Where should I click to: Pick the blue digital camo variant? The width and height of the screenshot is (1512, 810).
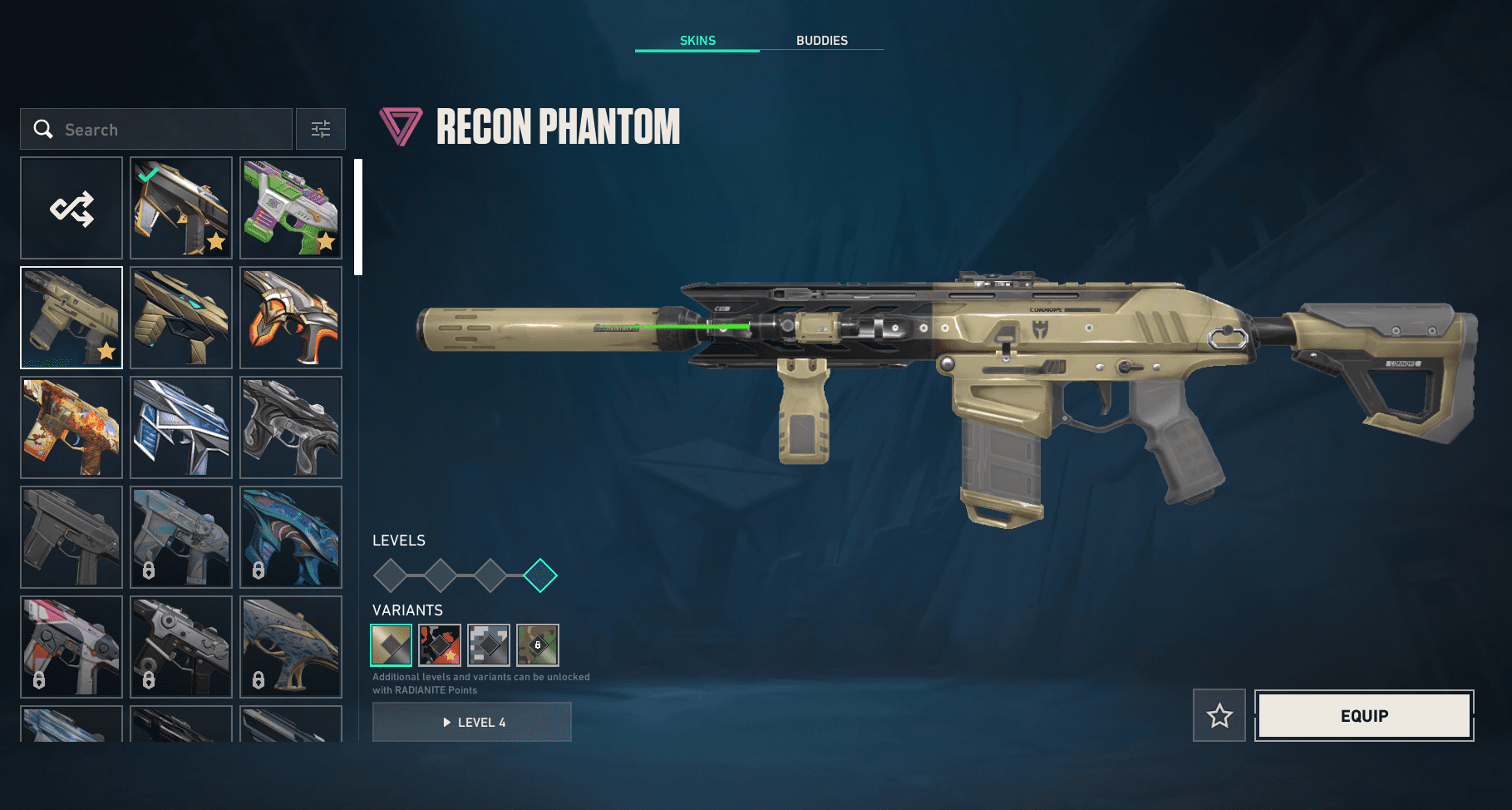(489, 645)
